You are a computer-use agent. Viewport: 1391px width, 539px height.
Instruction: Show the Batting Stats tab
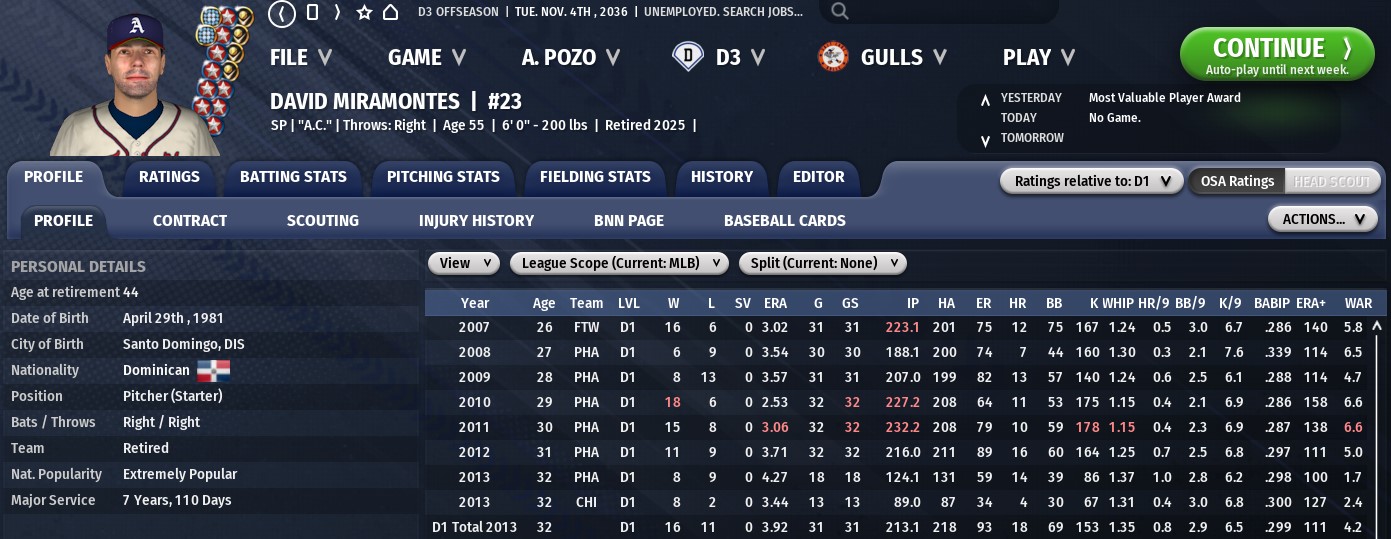point(293,177)
